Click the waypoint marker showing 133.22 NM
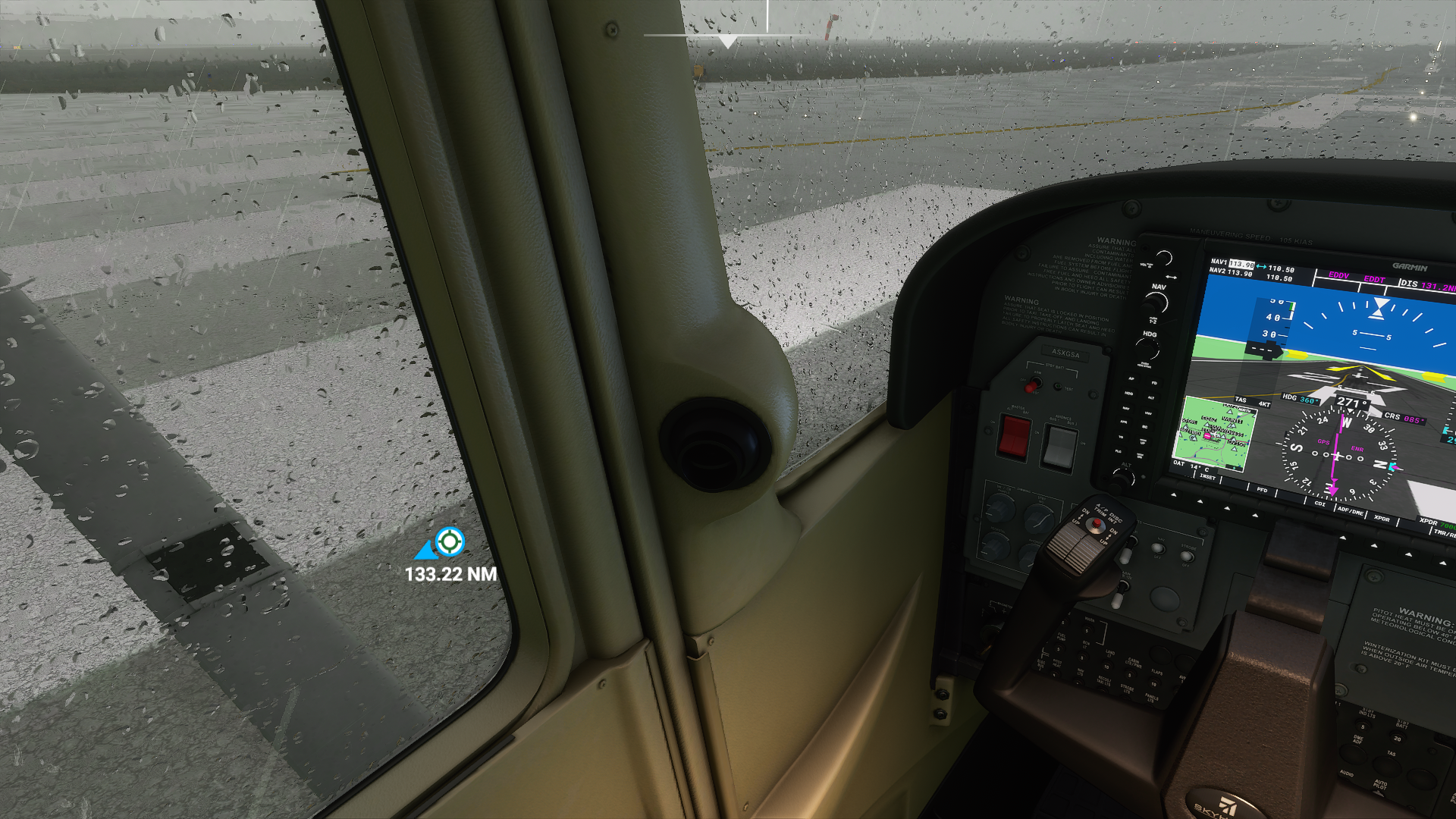 click(x=450, y=542)
